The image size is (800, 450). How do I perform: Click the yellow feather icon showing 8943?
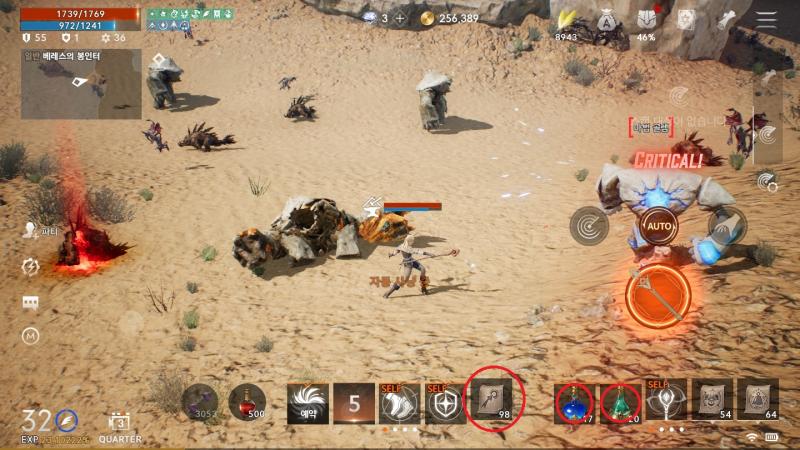(568, 20)
